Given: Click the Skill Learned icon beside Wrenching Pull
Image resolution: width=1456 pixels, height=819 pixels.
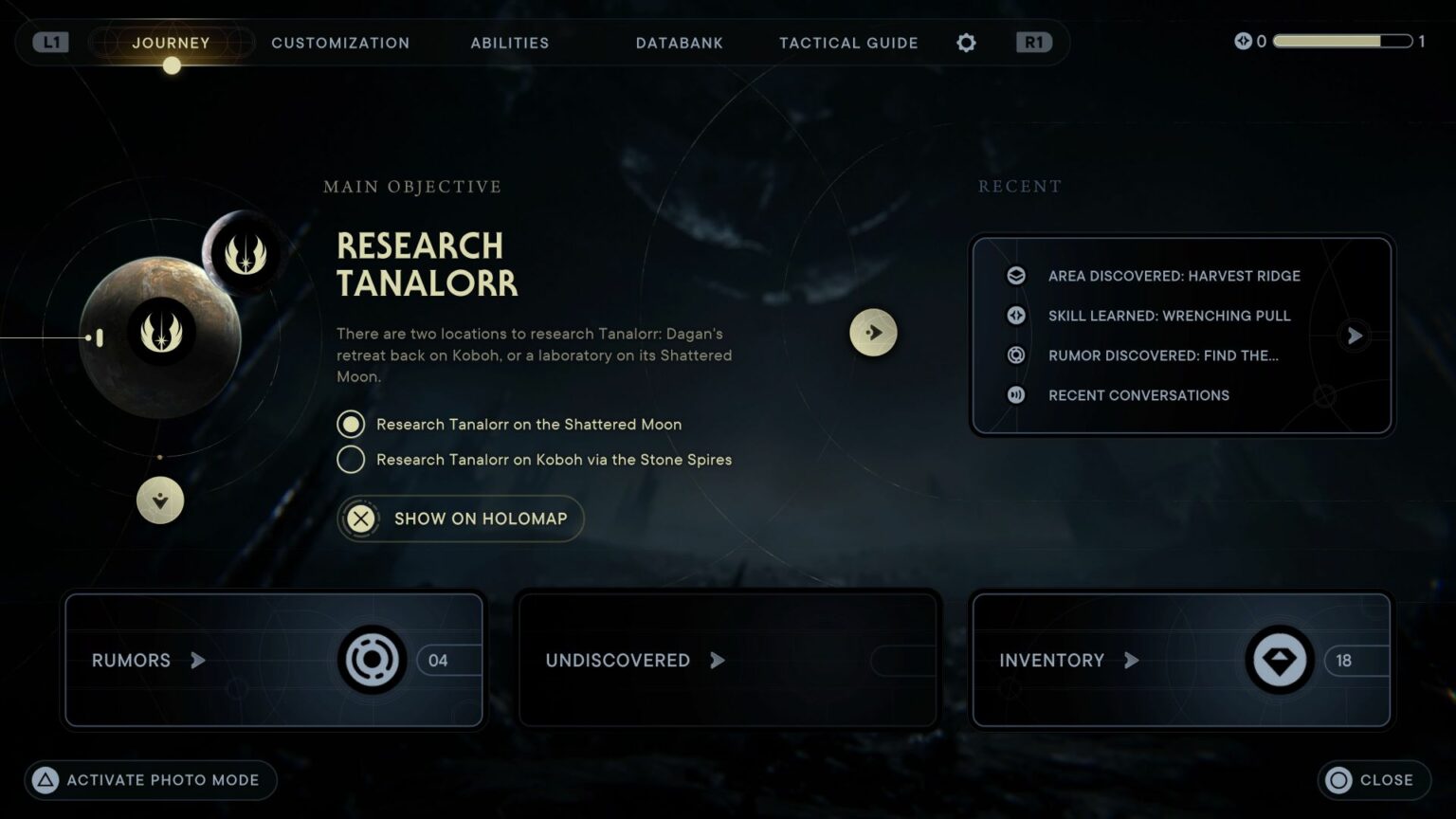Looking at the screenshot, I should pos(1015,315).
